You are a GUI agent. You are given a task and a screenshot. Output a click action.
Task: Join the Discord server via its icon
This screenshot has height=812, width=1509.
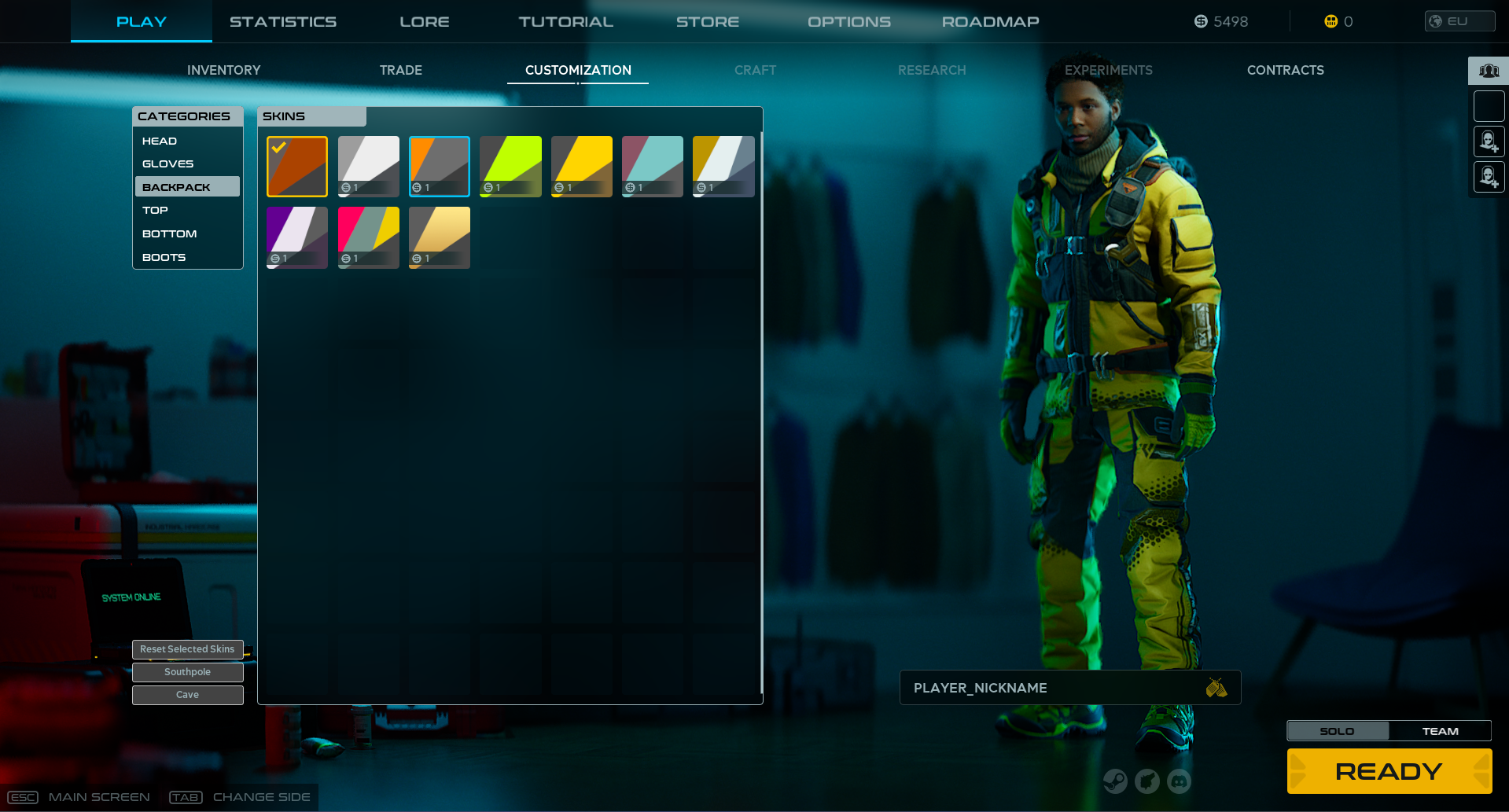(1179, 781)
